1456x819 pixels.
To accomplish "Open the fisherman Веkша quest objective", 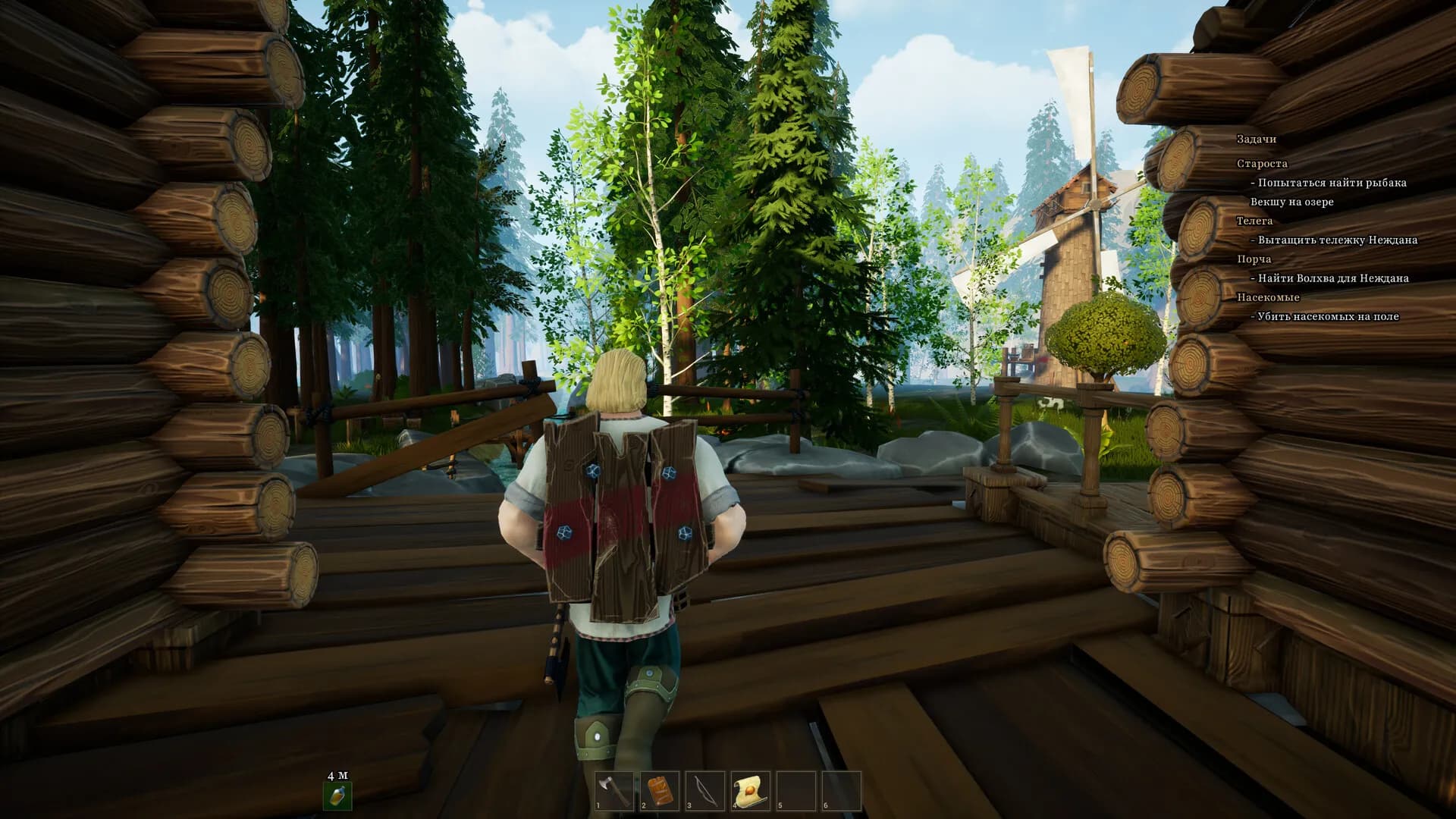I will pos(1332,183).
